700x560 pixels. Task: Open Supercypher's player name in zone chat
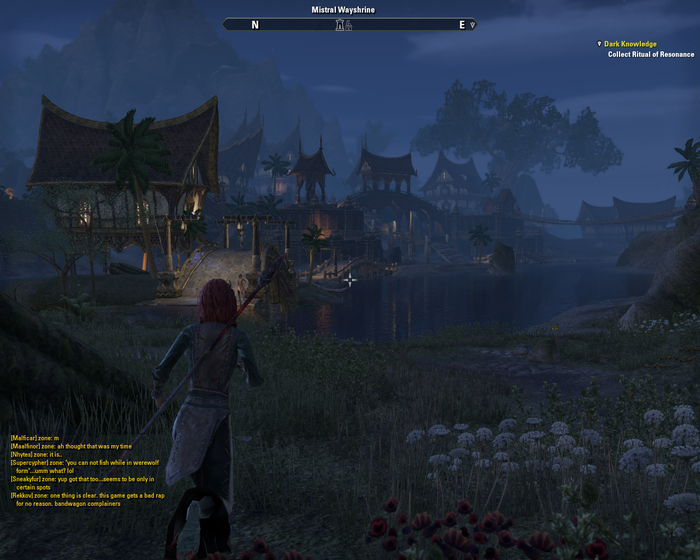click(x=30, y=463)
